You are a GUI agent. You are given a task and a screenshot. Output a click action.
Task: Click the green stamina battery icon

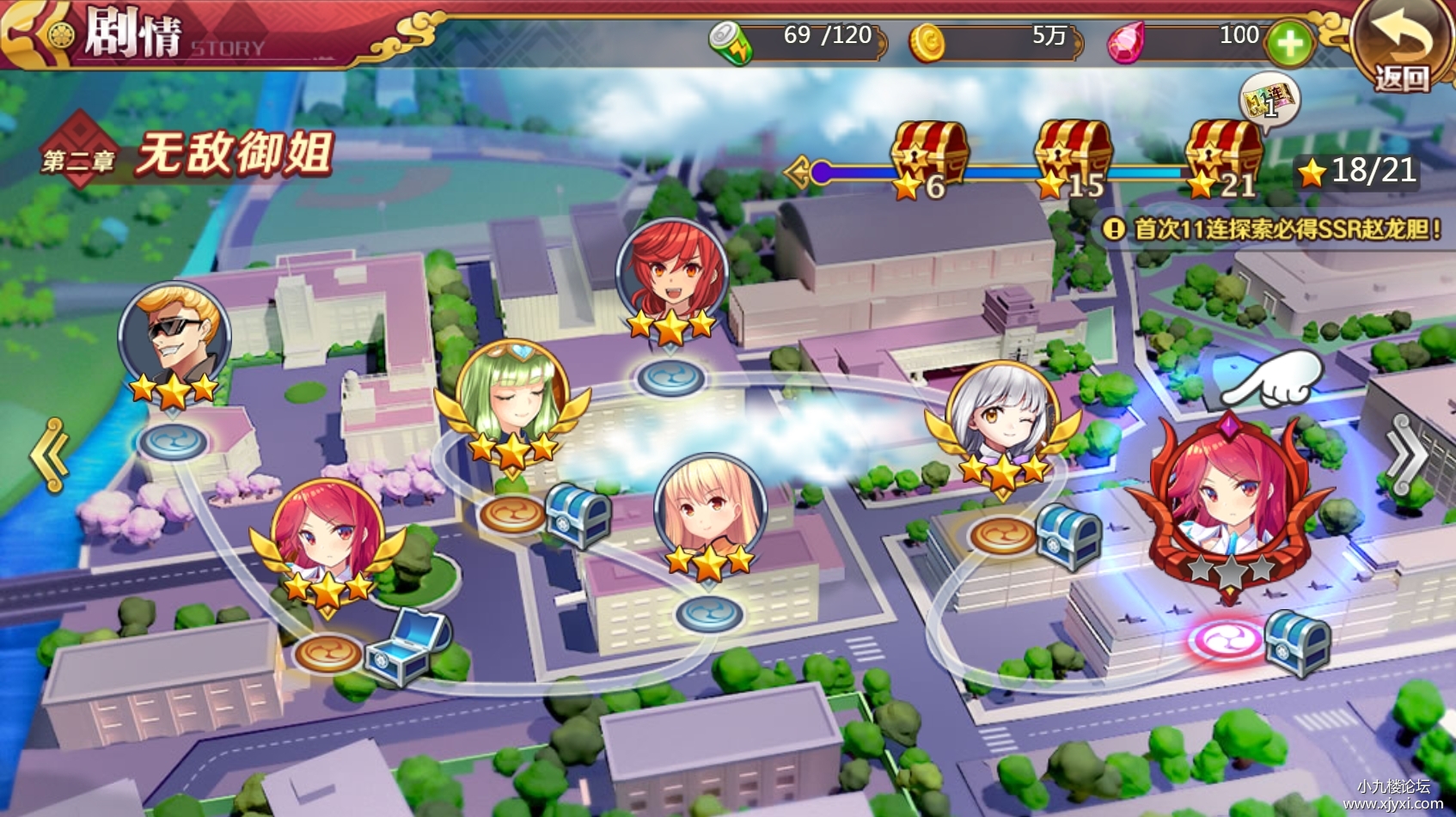click(731, 42)
